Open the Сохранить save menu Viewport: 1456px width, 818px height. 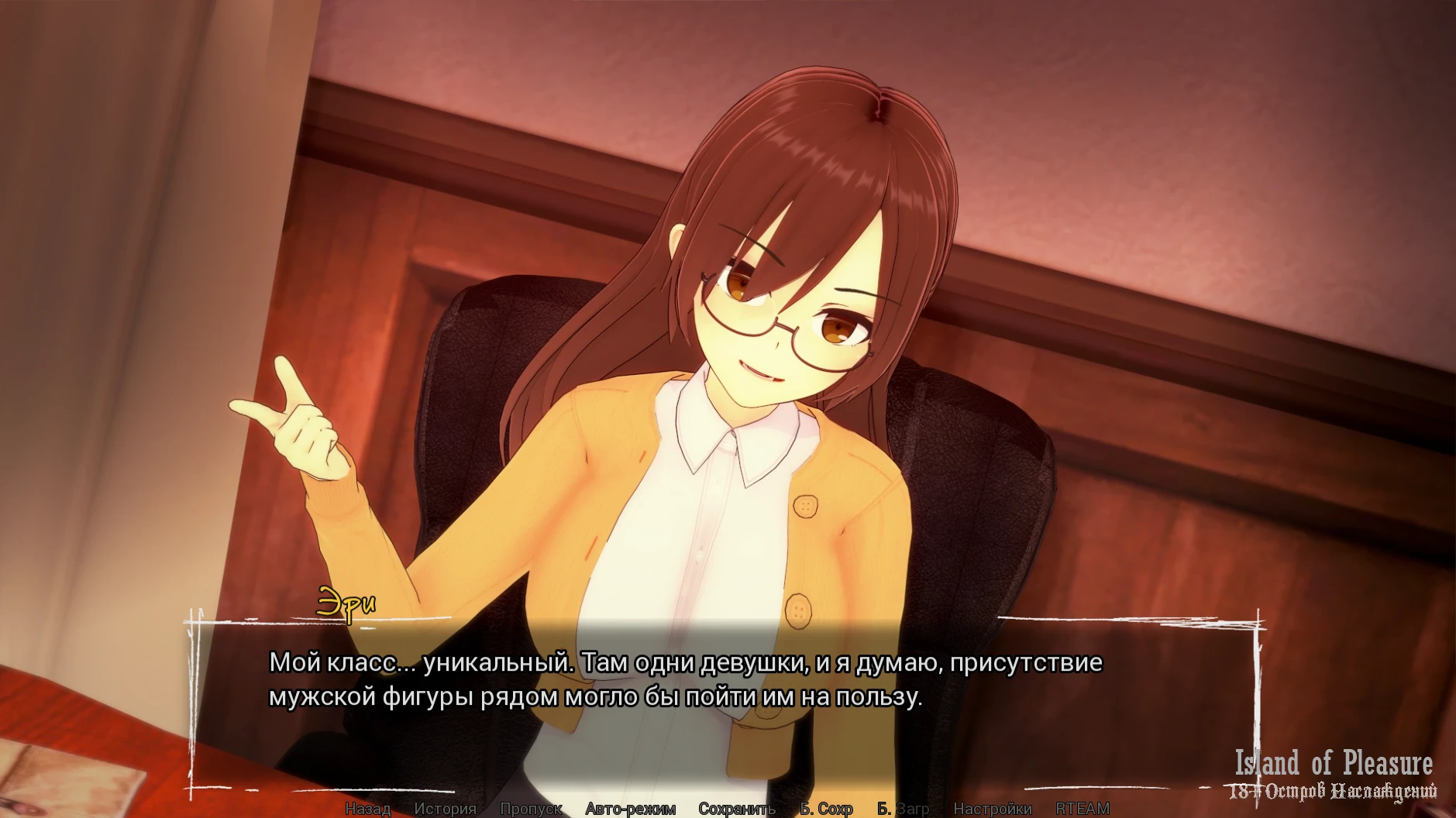coord(736,809)
